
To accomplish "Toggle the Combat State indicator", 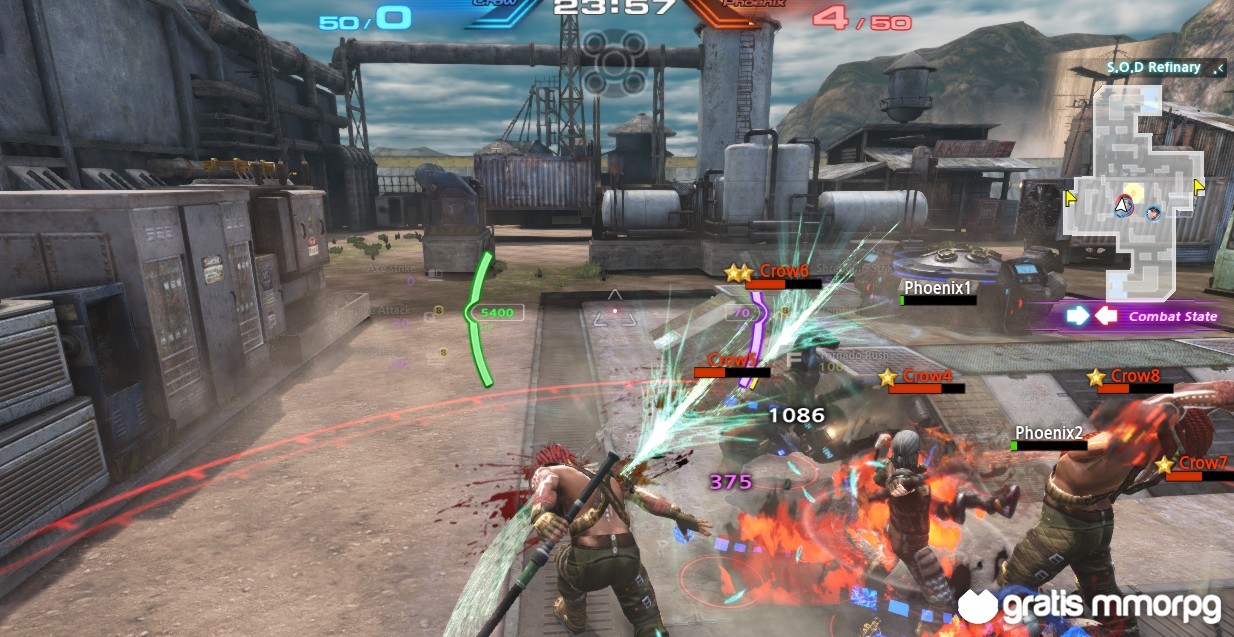I will (x=1142, y=316).
